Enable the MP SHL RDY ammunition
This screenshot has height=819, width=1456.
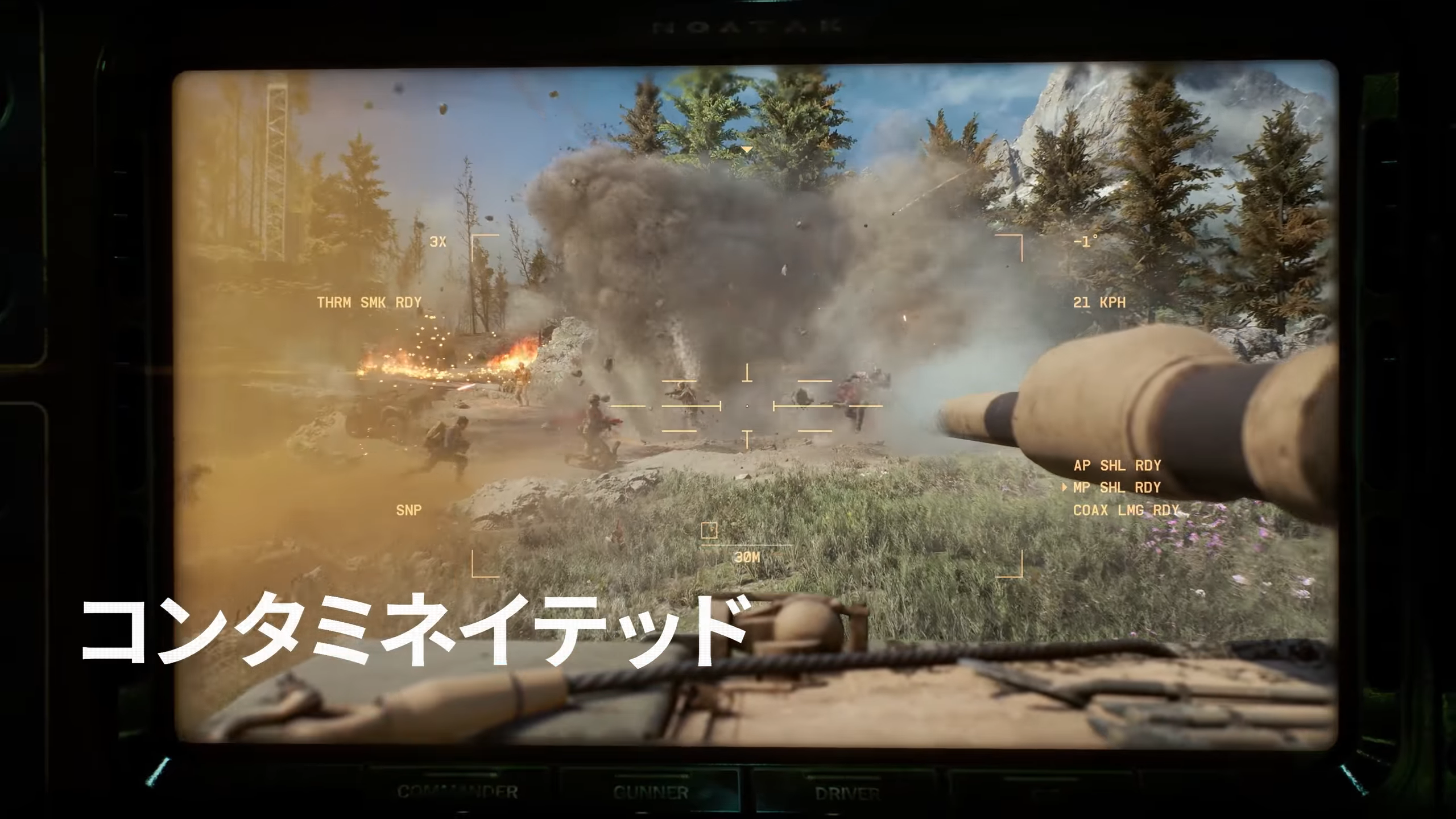[x=1116, y=488]
